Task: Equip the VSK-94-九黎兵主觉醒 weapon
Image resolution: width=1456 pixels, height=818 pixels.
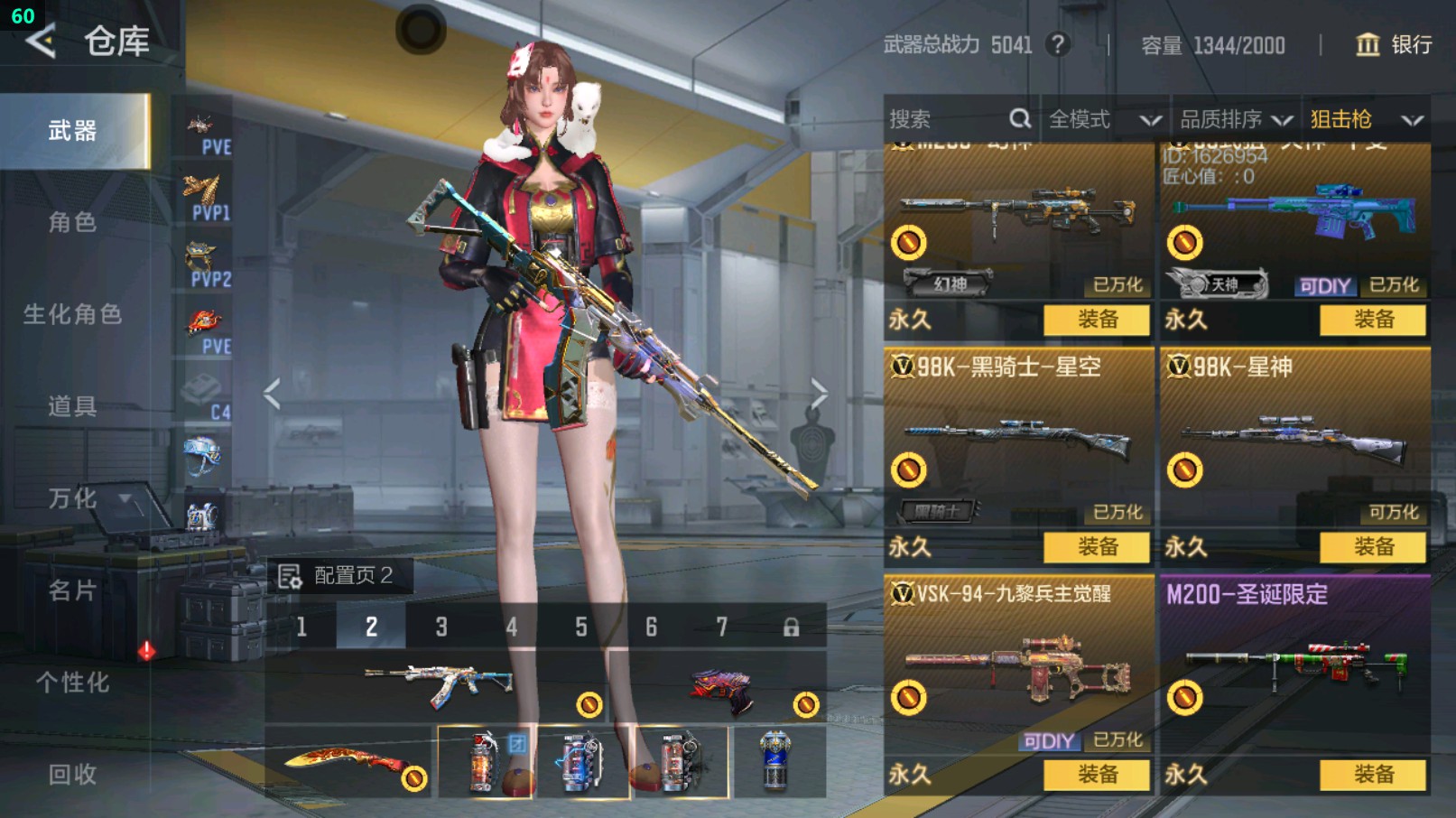Action: click(x=1098, y=774)
